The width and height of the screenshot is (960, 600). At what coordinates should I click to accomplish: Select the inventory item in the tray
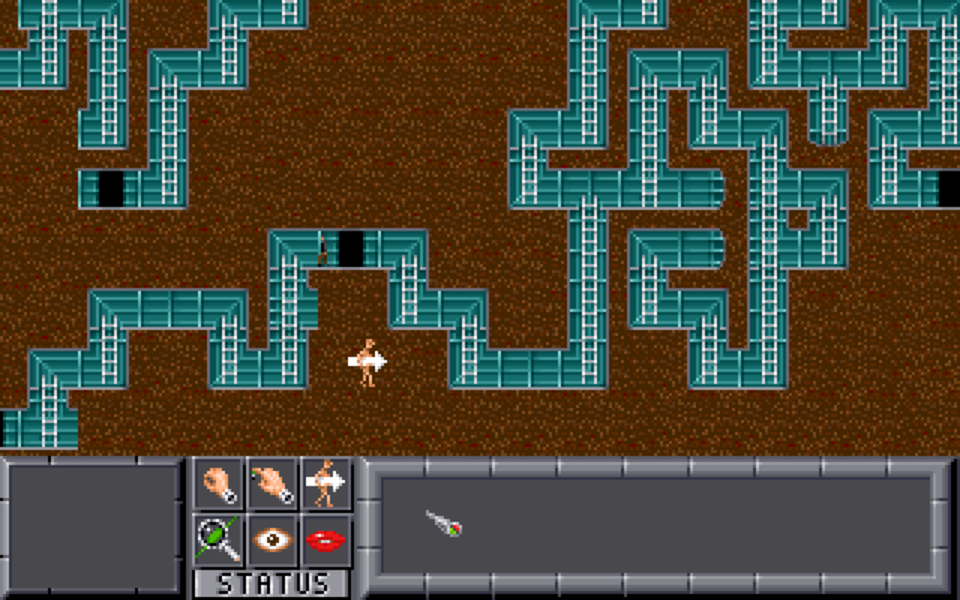[444, 522]
